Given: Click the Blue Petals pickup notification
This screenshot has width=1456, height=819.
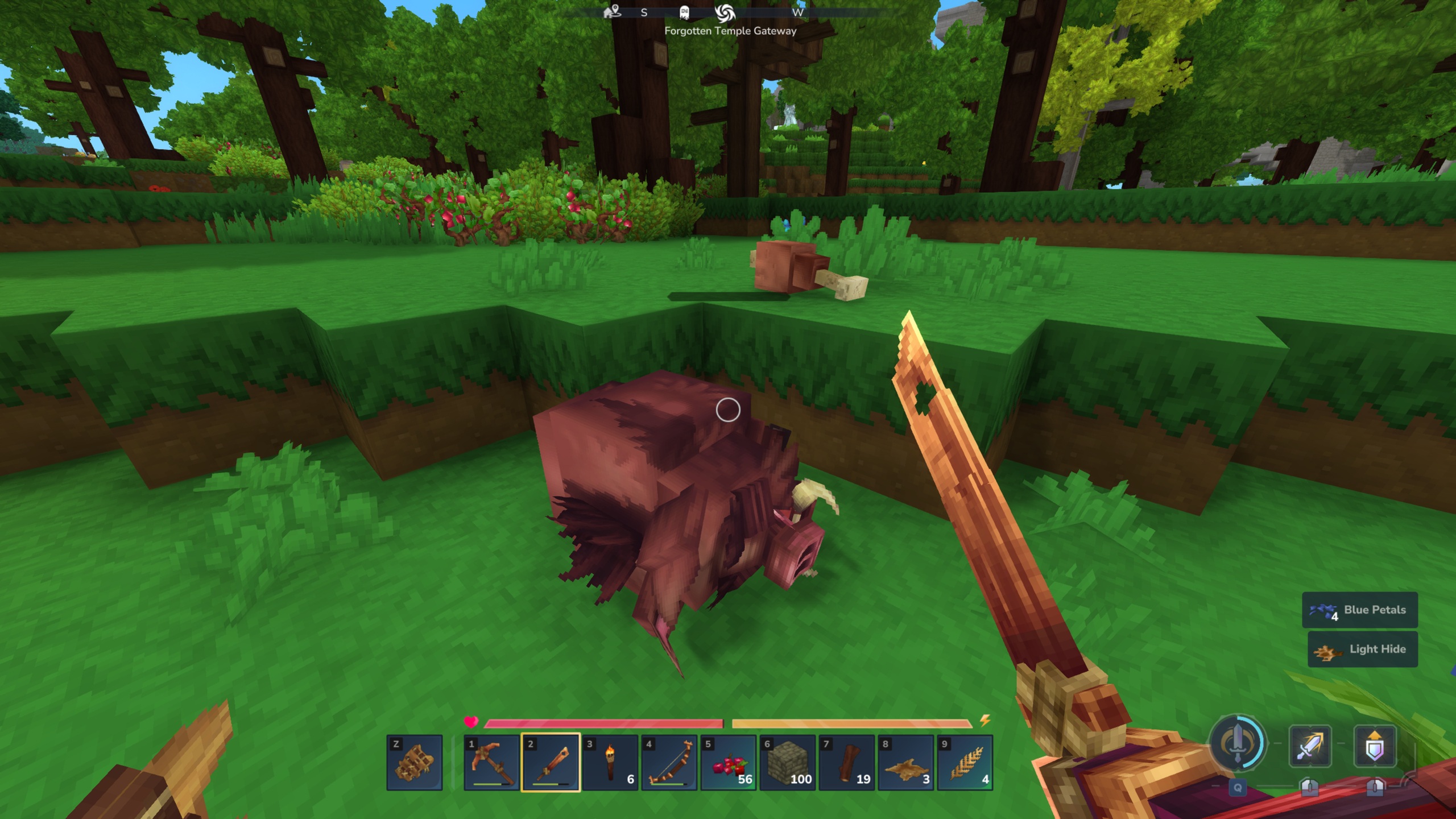Looking at the screenshot, I should pyautogui.click(x=1360, y=610).
